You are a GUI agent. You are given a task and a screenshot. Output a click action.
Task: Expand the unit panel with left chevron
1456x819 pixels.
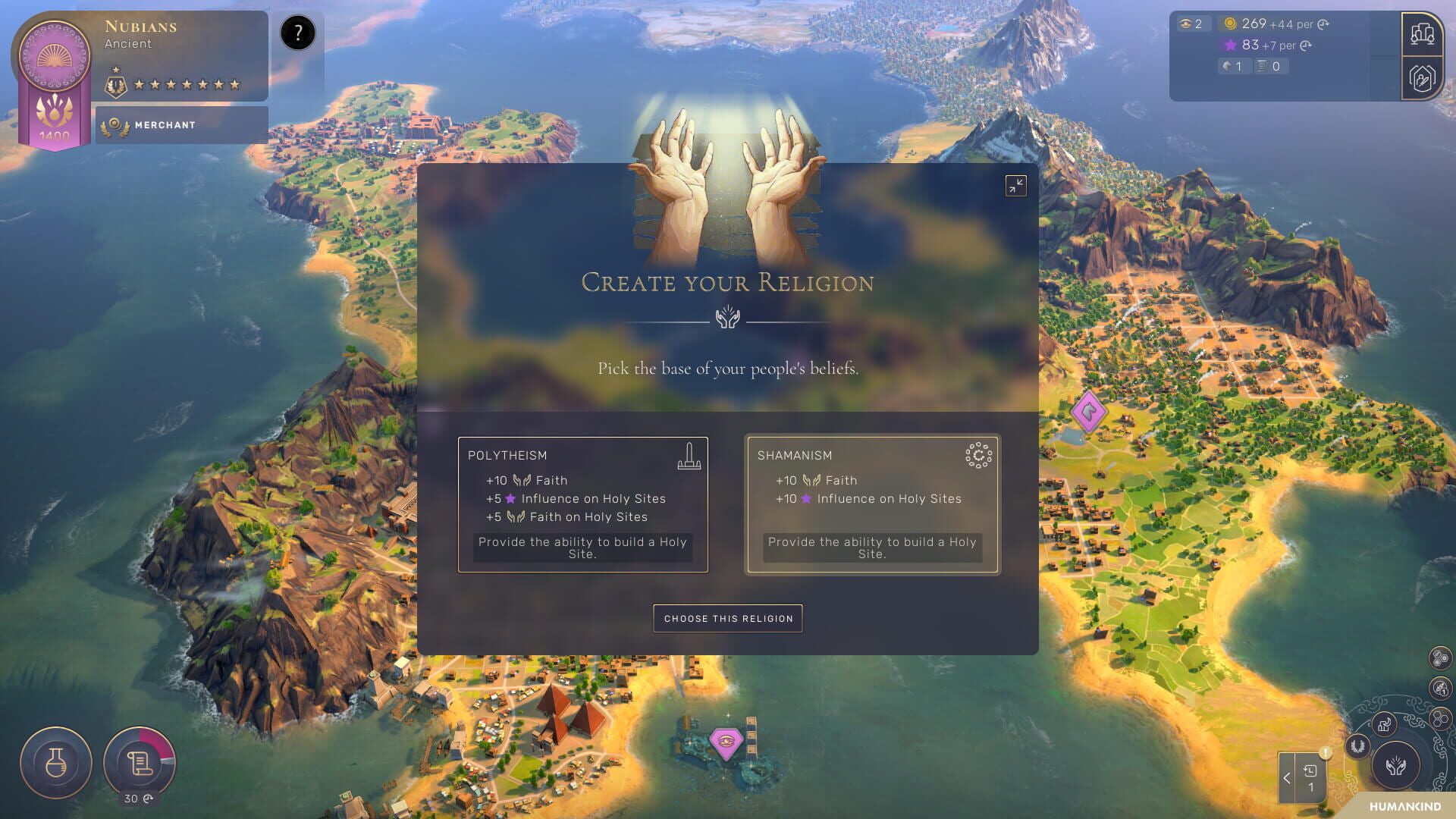click(x=1287, y=777)
